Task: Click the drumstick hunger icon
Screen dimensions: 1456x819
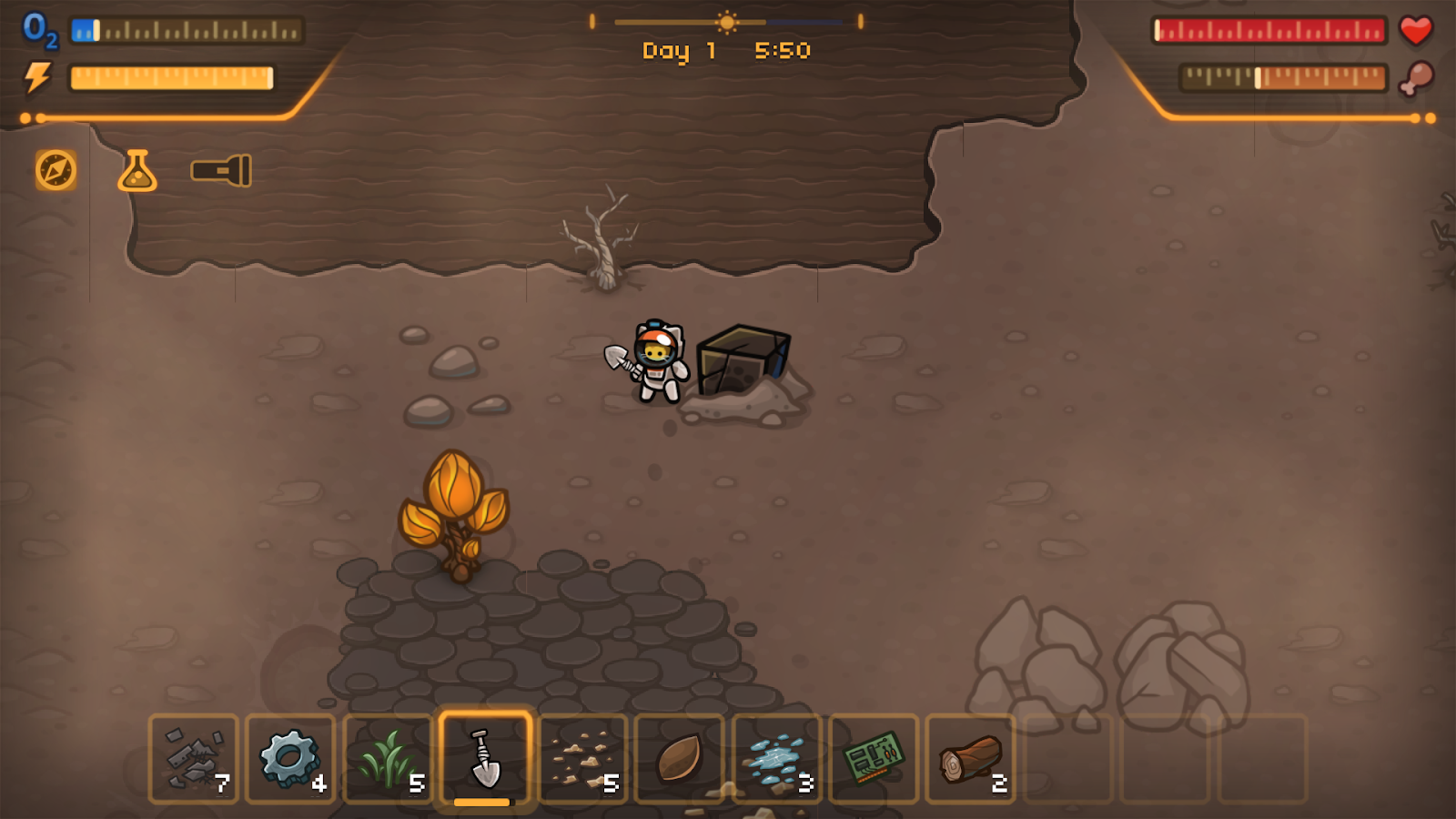Action: coord(1417,78)
